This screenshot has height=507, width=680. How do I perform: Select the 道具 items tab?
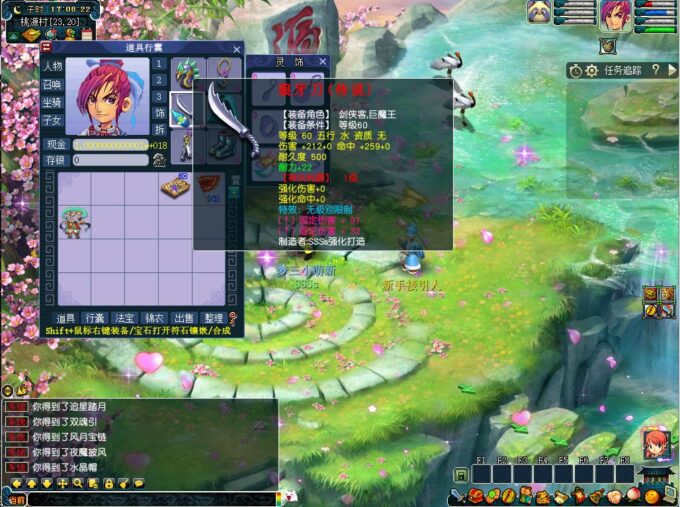click(65, 317)
